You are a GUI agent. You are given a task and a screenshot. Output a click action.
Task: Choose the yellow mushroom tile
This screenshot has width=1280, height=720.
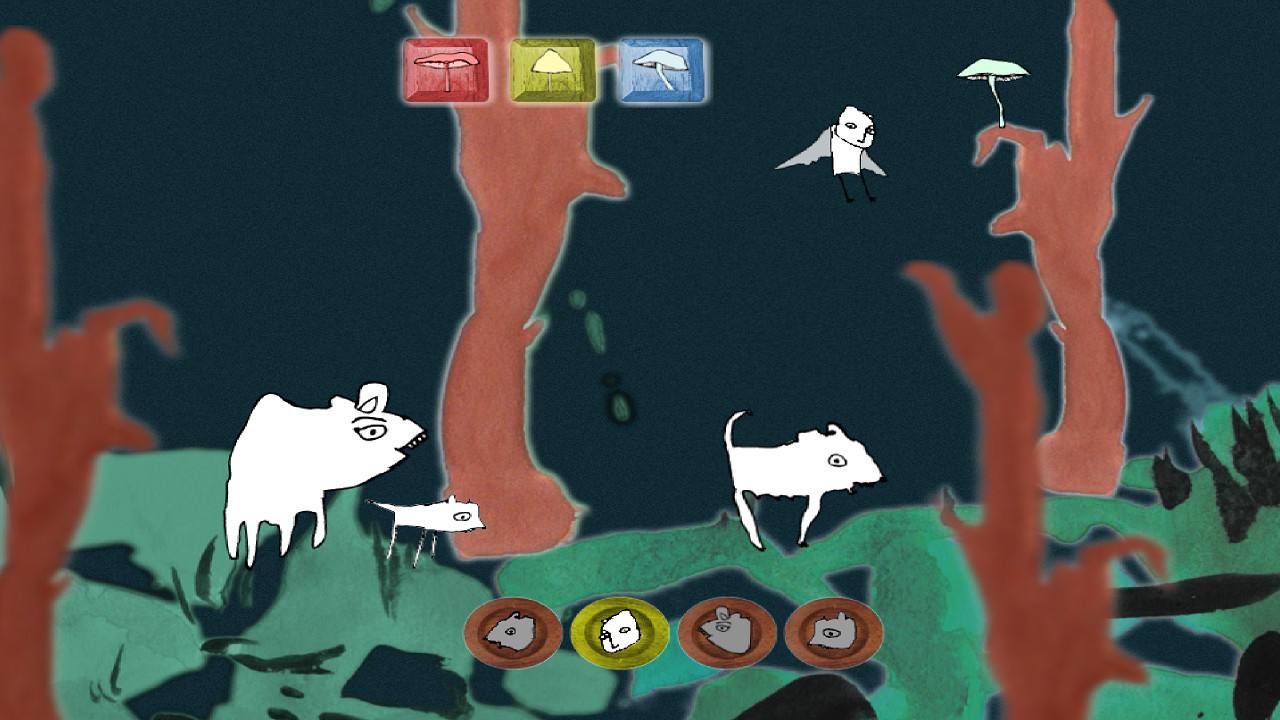[553, 70]
